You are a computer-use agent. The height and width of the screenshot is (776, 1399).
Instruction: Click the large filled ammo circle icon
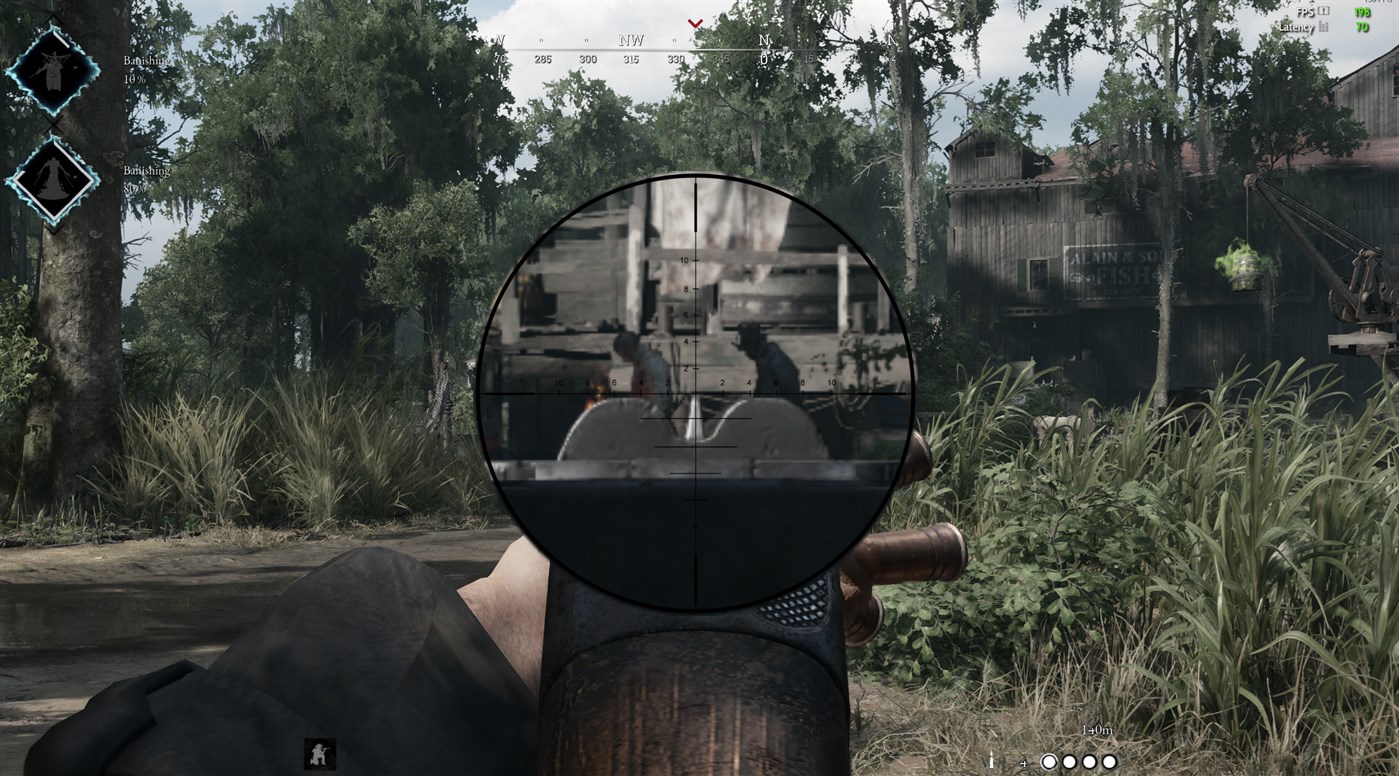tap(1051, 761)
